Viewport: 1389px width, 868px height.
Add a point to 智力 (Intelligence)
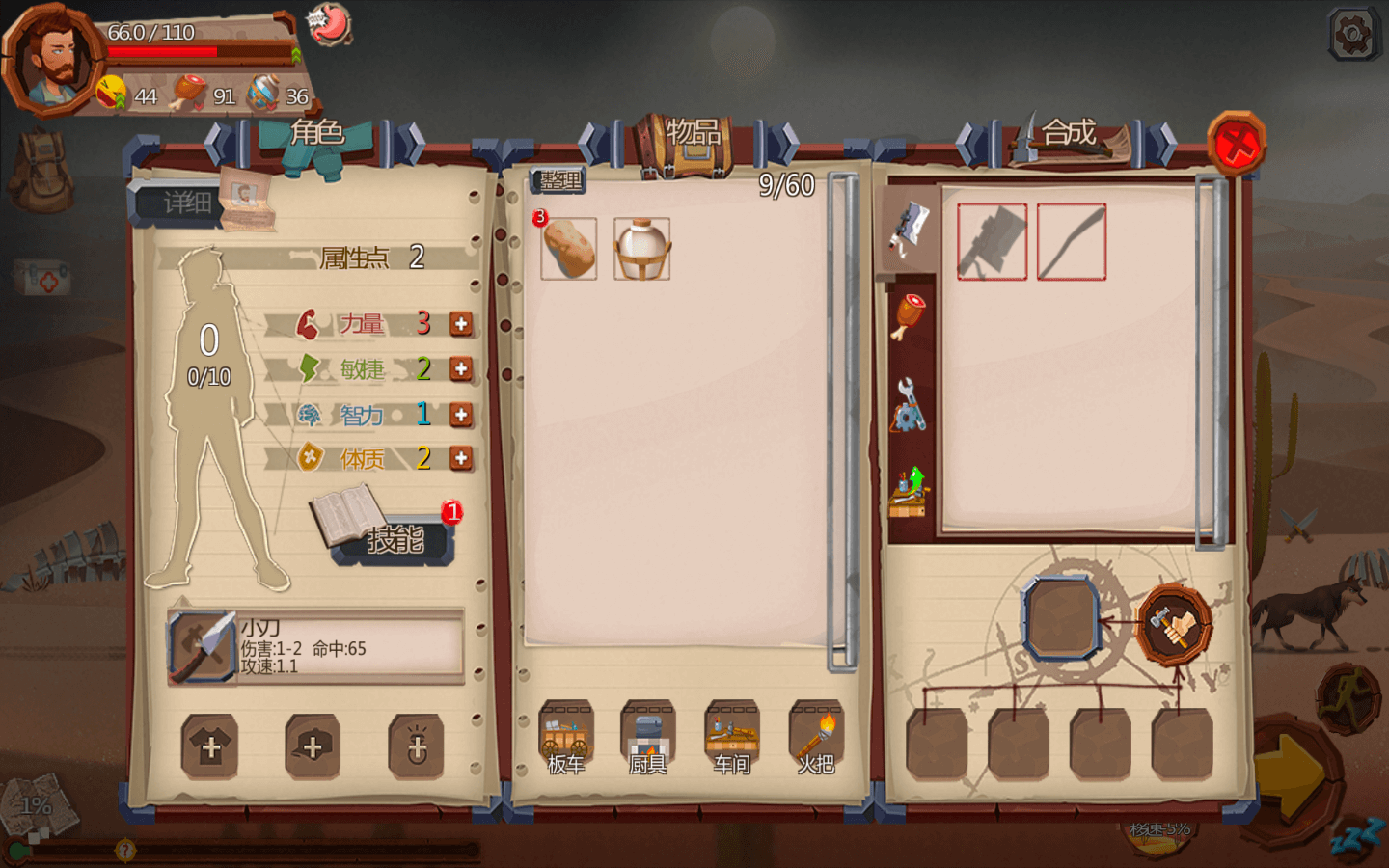pos(461,415)
